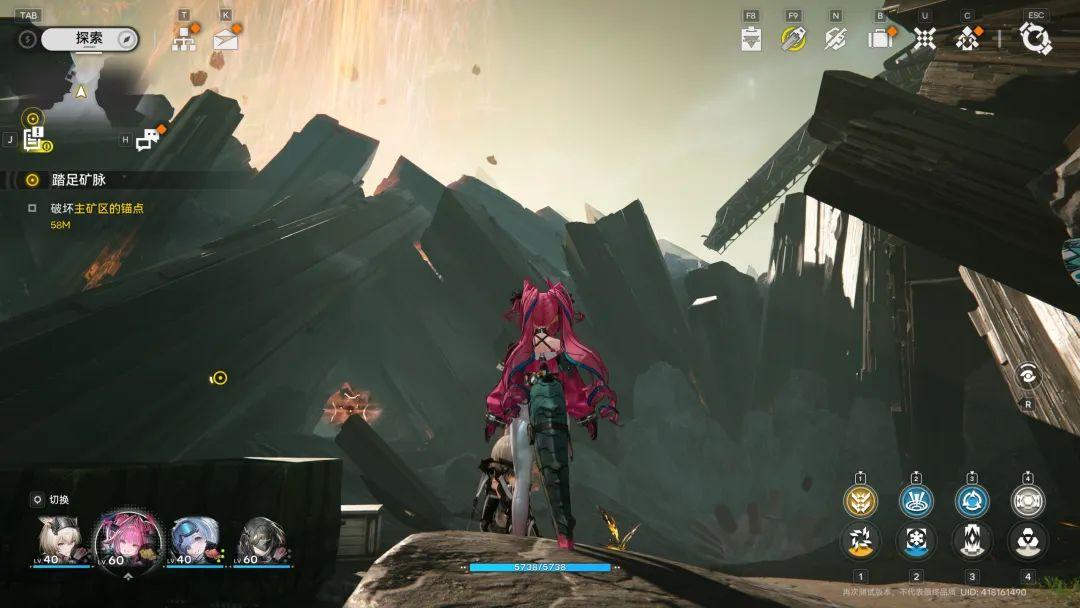Open the main menu ring icon
This screenshot has width=1080, height=608.
[1035, 39]
